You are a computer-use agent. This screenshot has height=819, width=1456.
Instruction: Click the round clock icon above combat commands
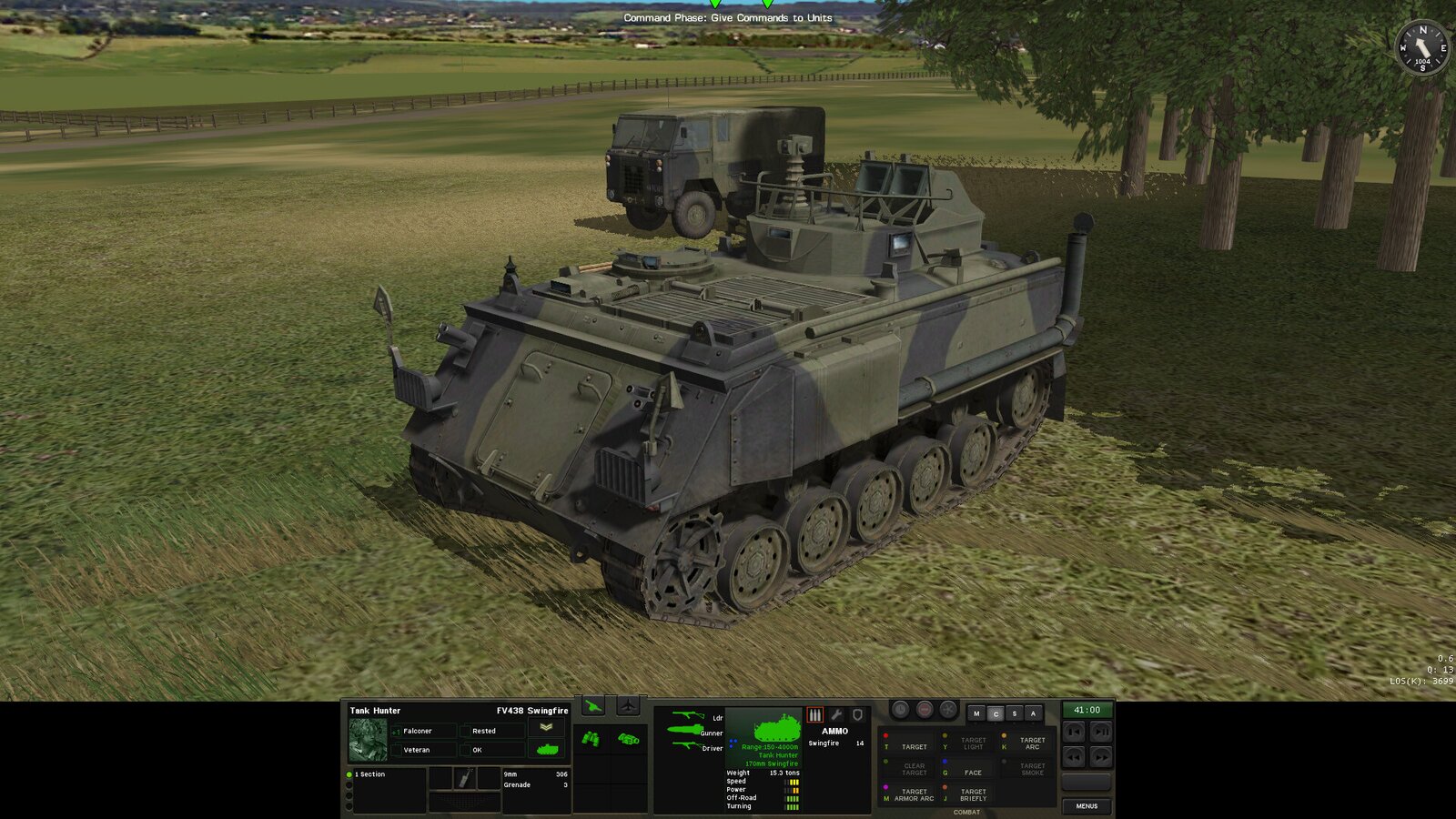point(900,710)
